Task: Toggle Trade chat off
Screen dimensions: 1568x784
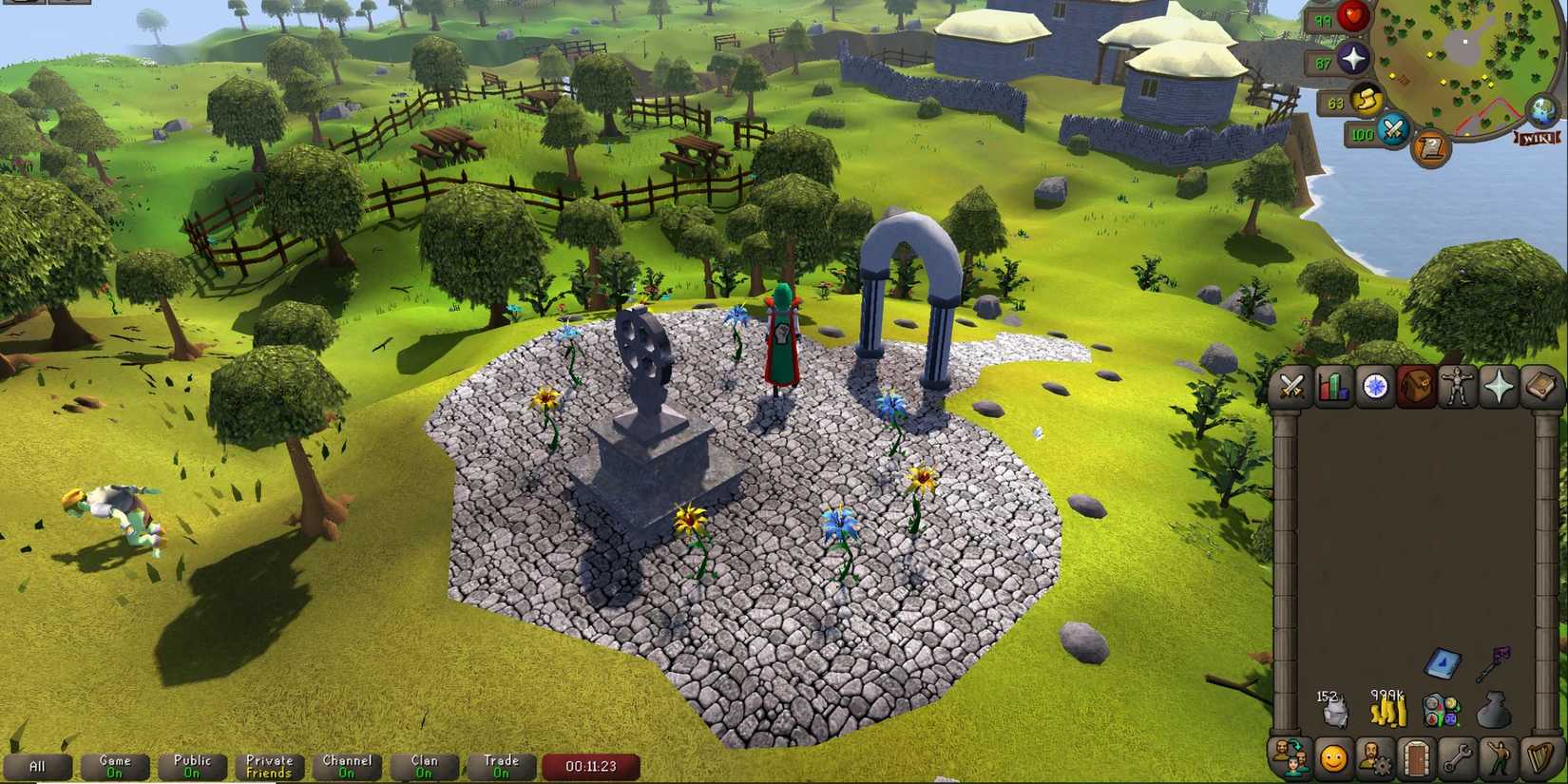Action: pos(501,766)
